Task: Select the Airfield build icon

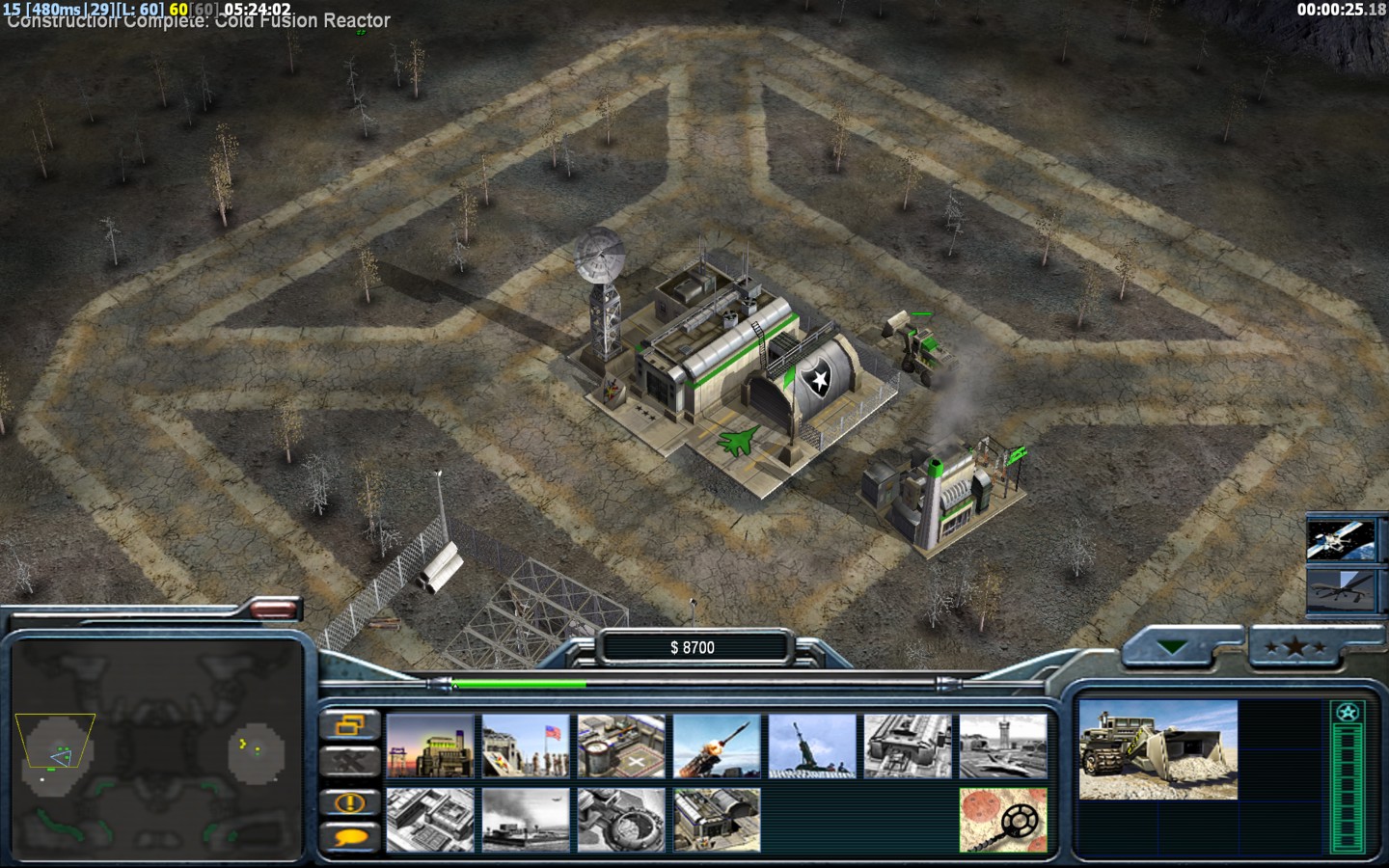Action: tap(1003, 746)
